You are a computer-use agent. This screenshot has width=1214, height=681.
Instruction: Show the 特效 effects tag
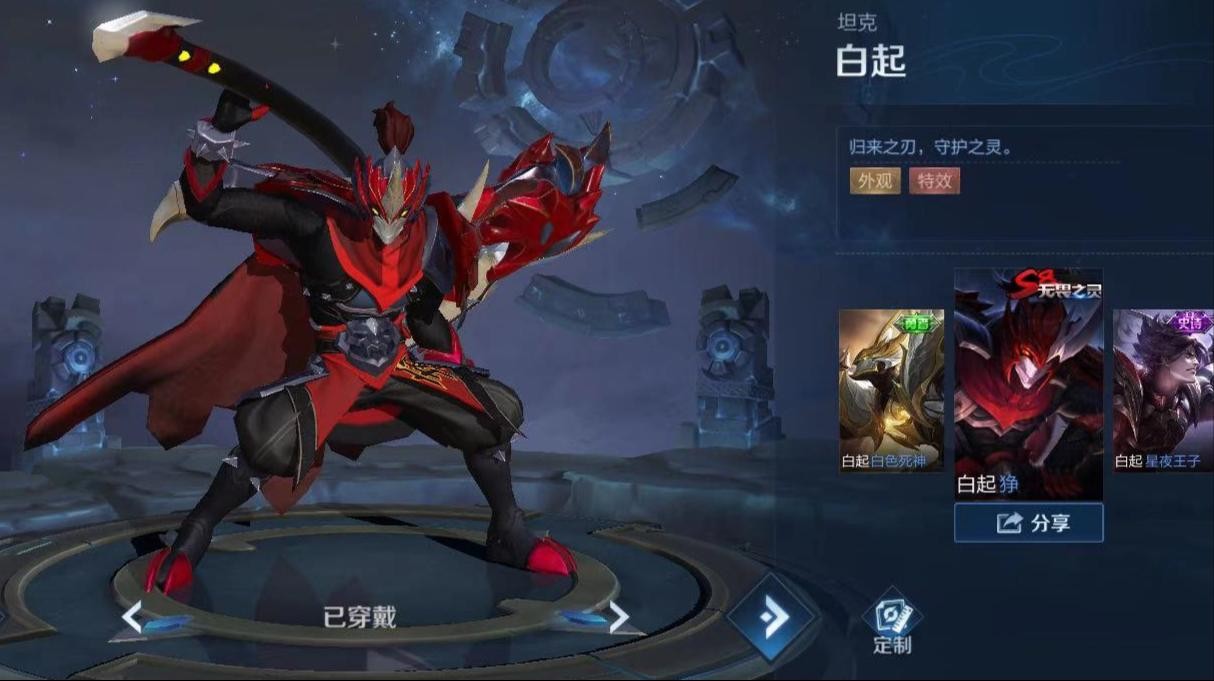[x=934, y=181]
